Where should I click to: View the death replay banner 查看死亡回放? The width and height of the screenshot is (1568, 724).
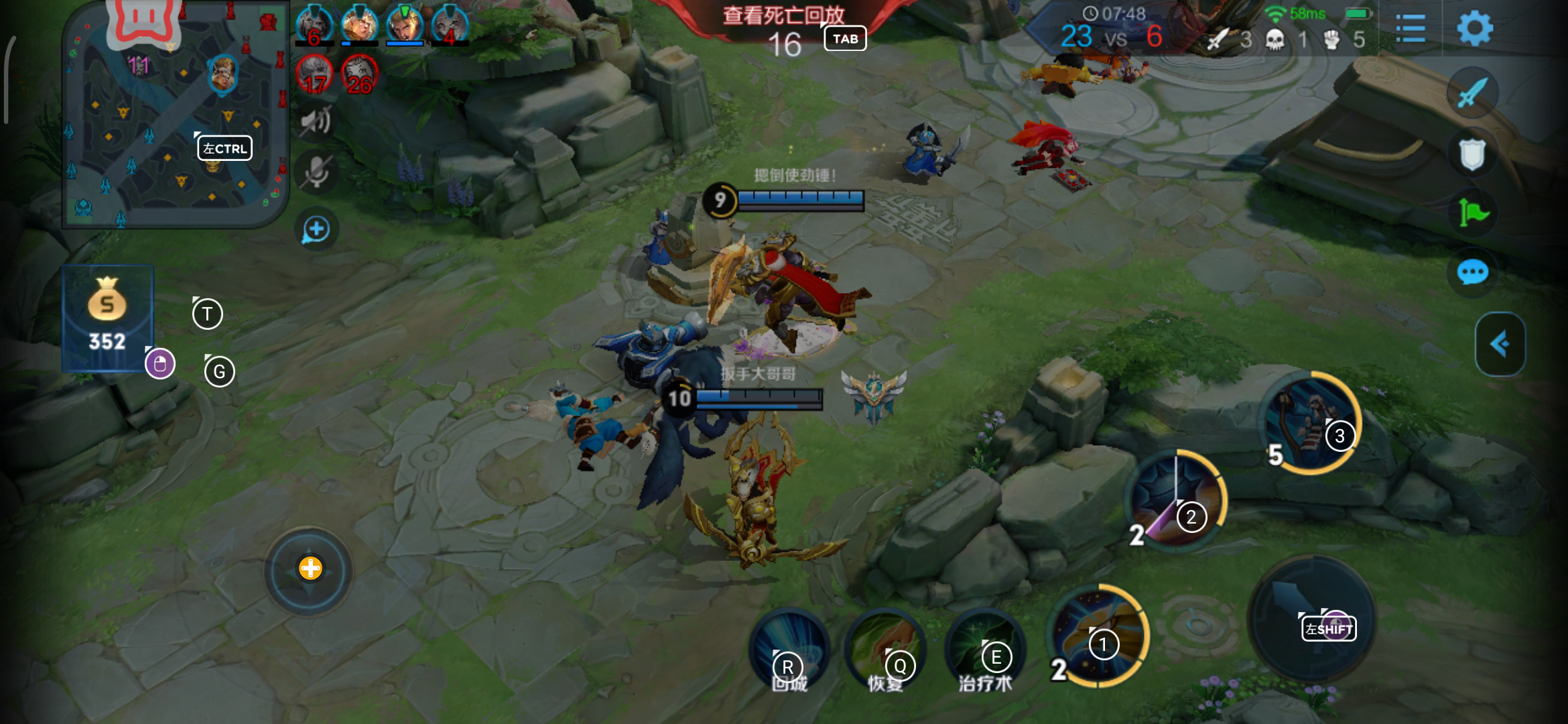point(783,15)
